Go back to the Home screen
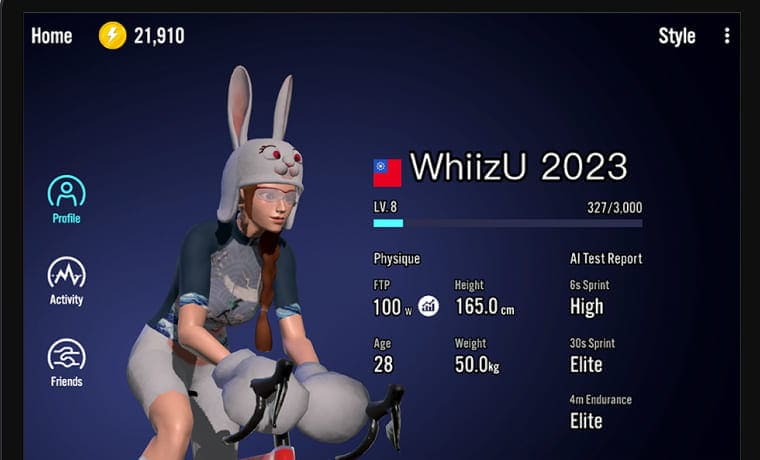This screenshot has width=760, height=460. click(52, 36)
